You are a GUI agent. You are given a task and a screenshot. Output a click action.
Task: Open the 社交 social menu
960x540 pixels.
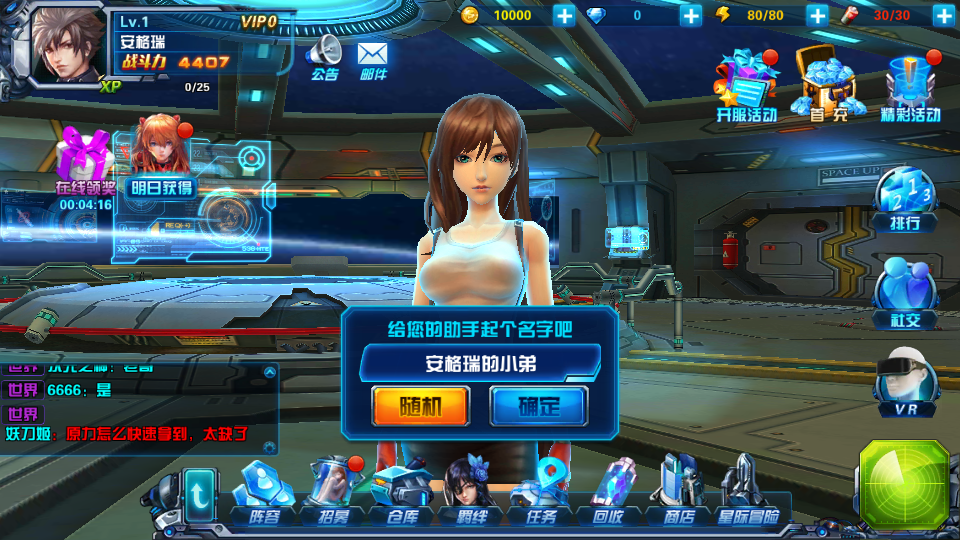coord(905,293)
